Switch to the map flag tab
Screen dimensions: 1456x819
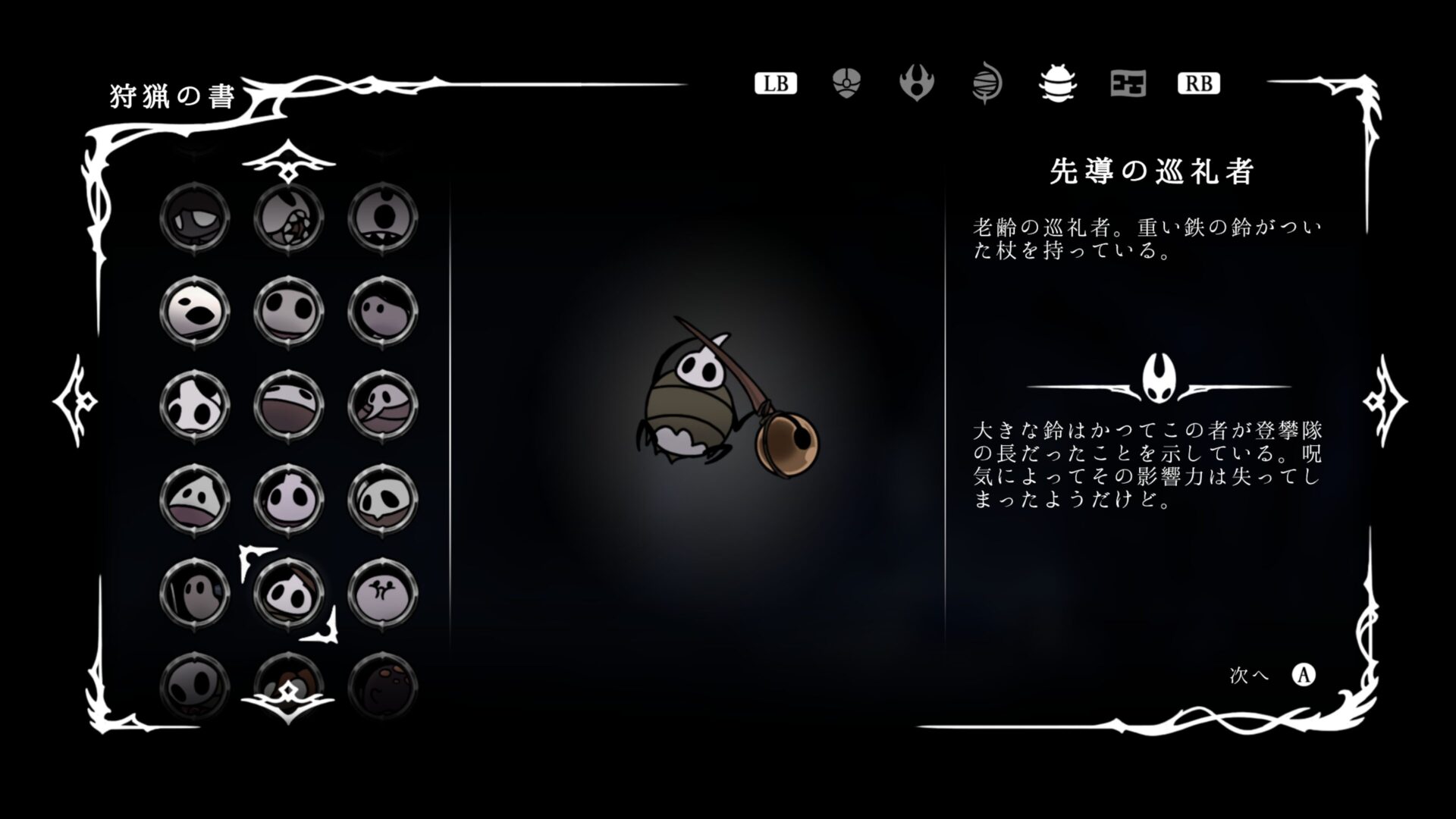(1128, 83)
